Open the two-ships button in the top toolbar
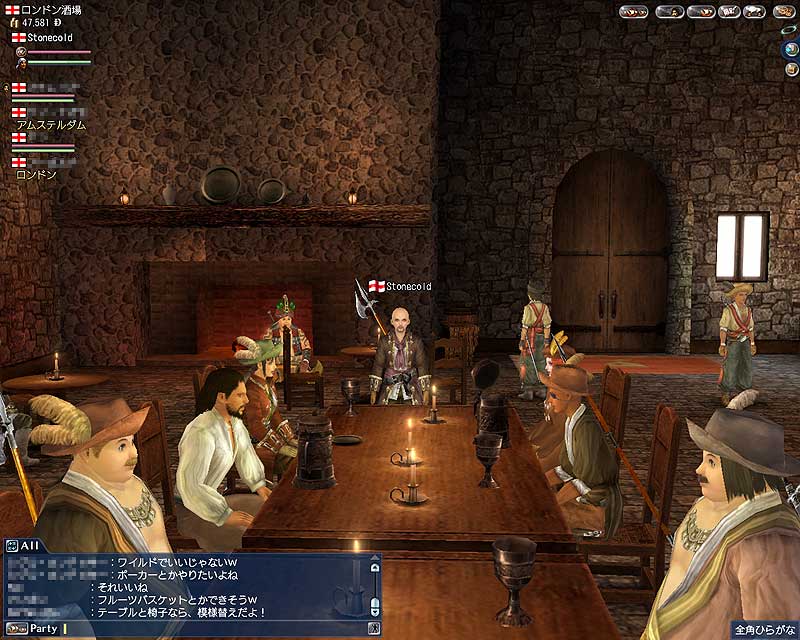Screen dimensions: 800x640 pos(634,12)
